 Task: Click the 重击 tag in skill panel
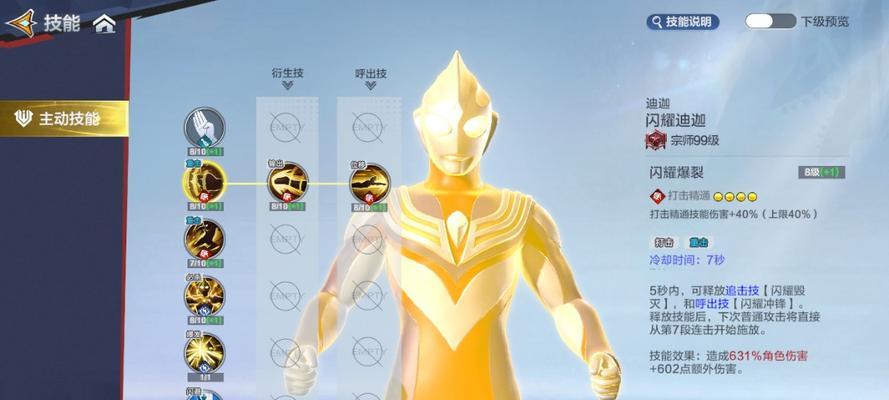[x=697, y=242]
